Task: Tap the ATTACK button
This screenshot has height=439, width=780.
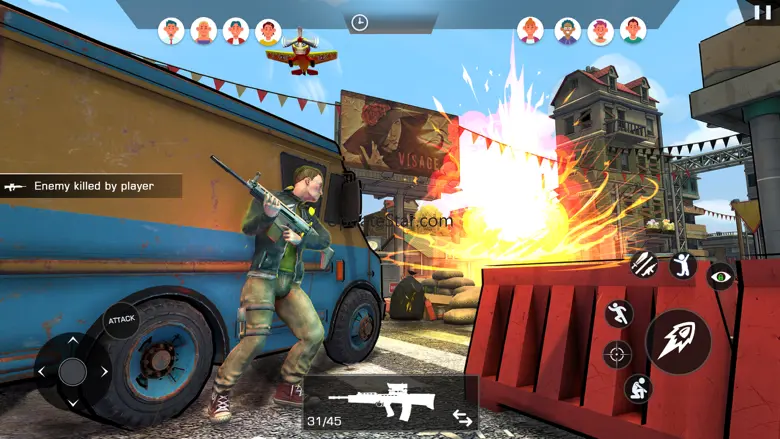Action: (x=121, y=319)
